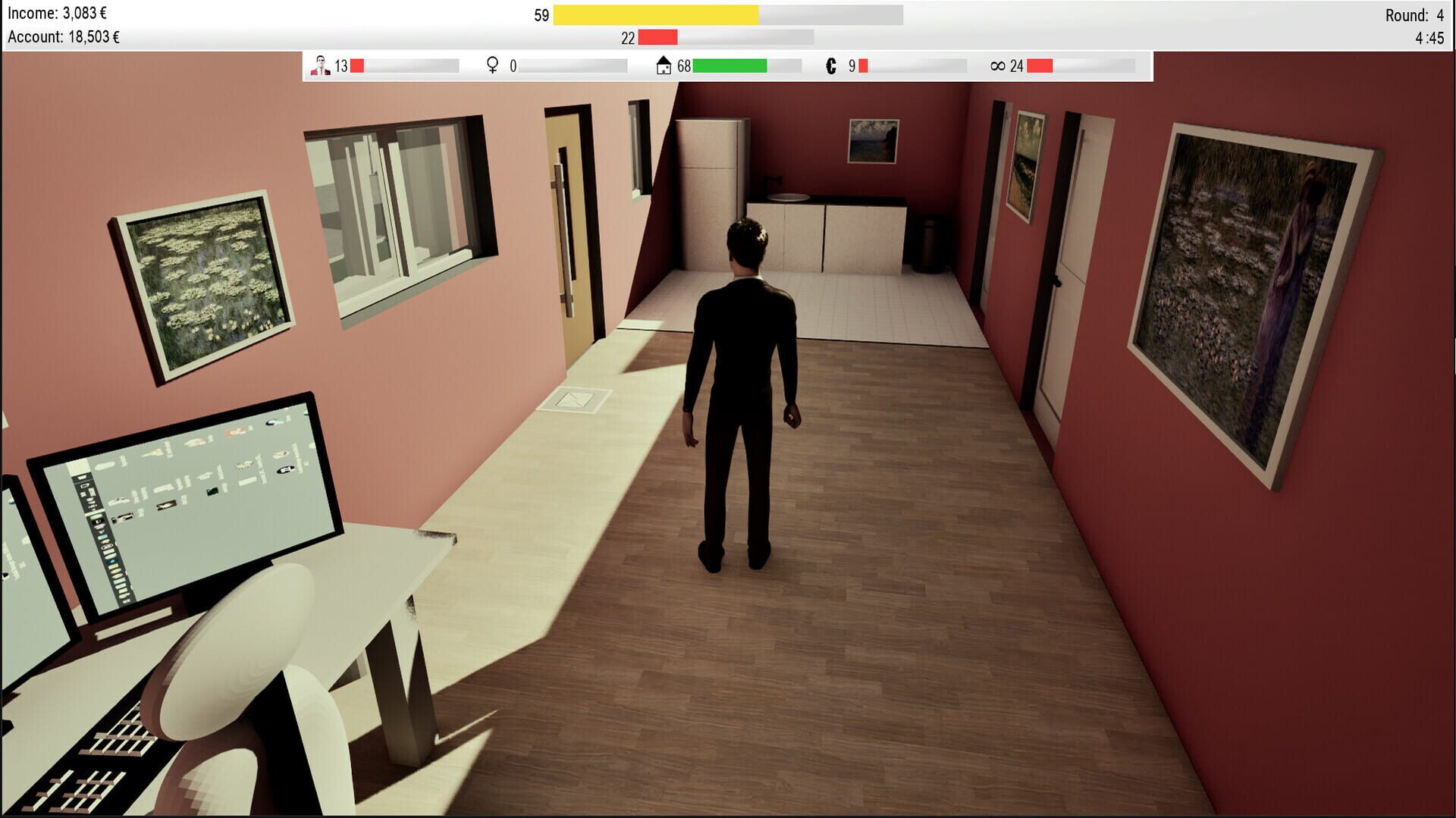This screenshot has width=1456, height=818.
Task: Click the female gender symbol icon
Action: [x=493, y=66]
